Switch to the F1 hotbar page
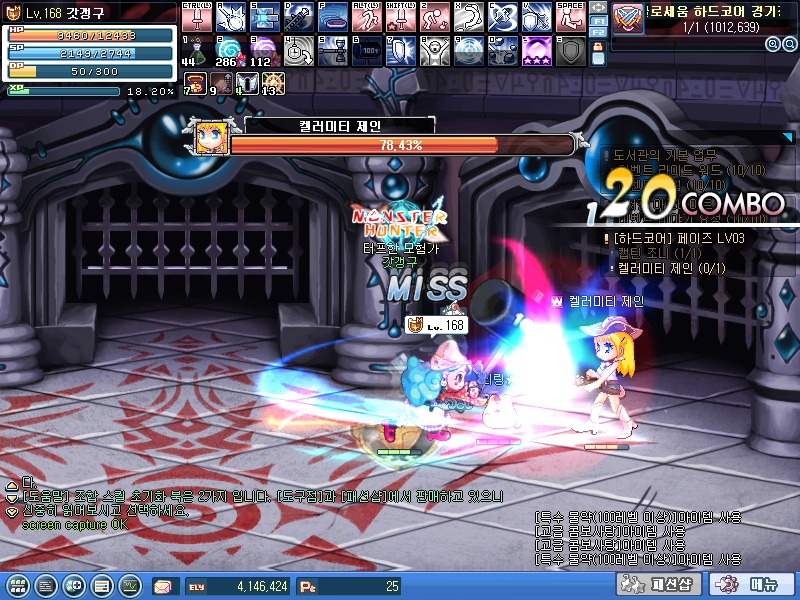The height and width of the screenshot is (600, 800). point(598,19)
